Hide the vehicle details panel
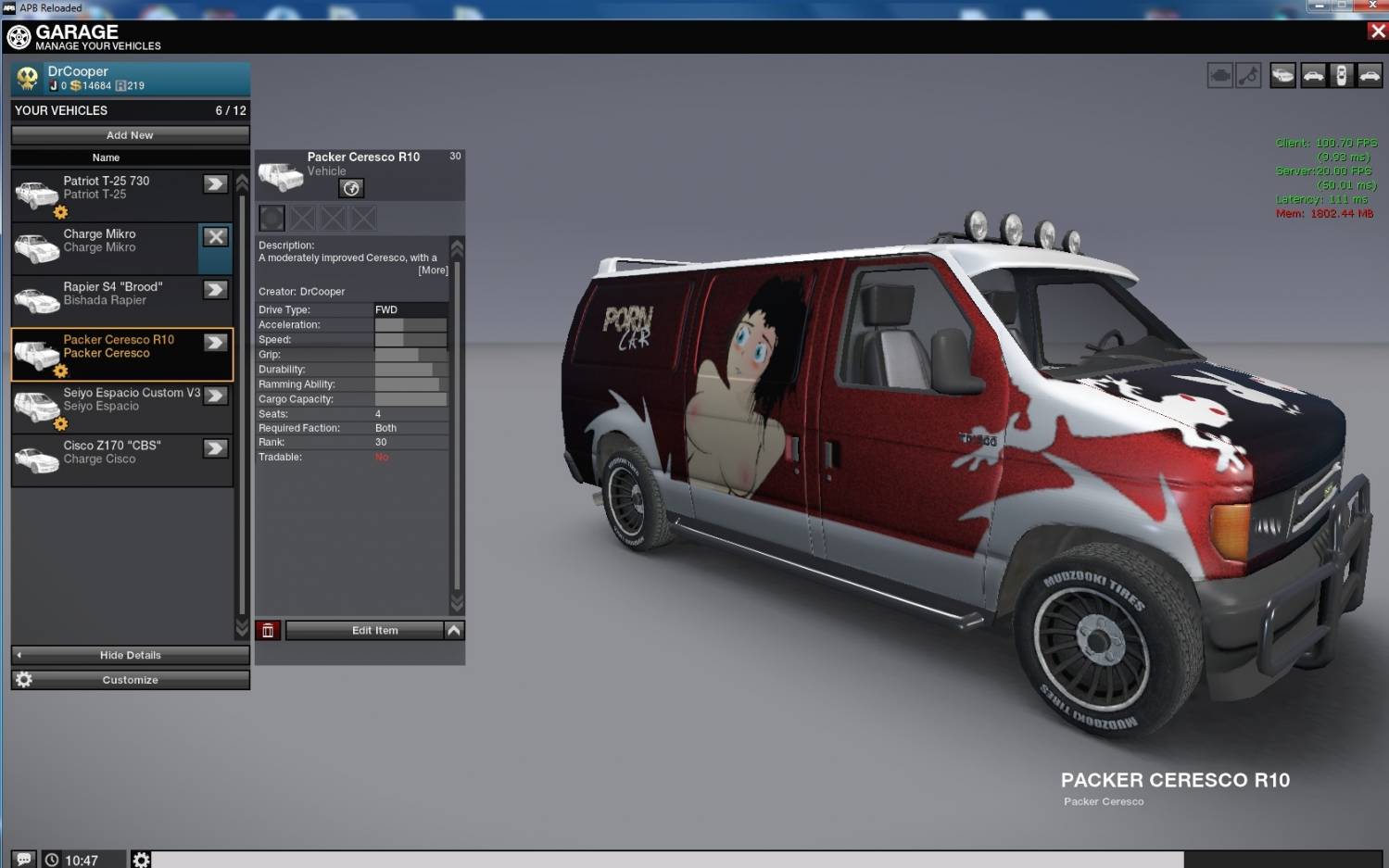 point(130,655)
